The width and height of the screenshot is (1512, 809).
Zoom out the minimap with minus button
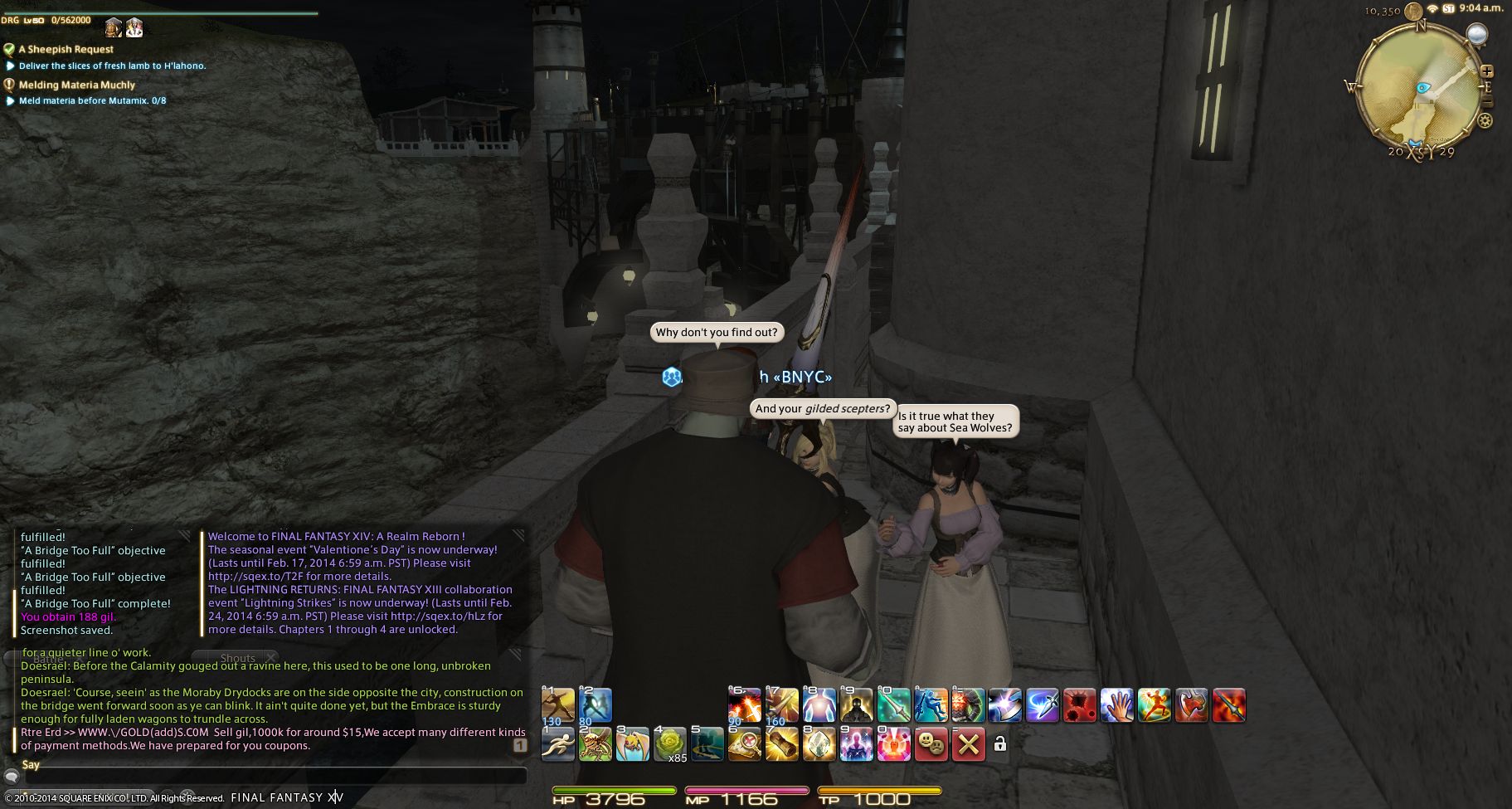point(1487,101)
